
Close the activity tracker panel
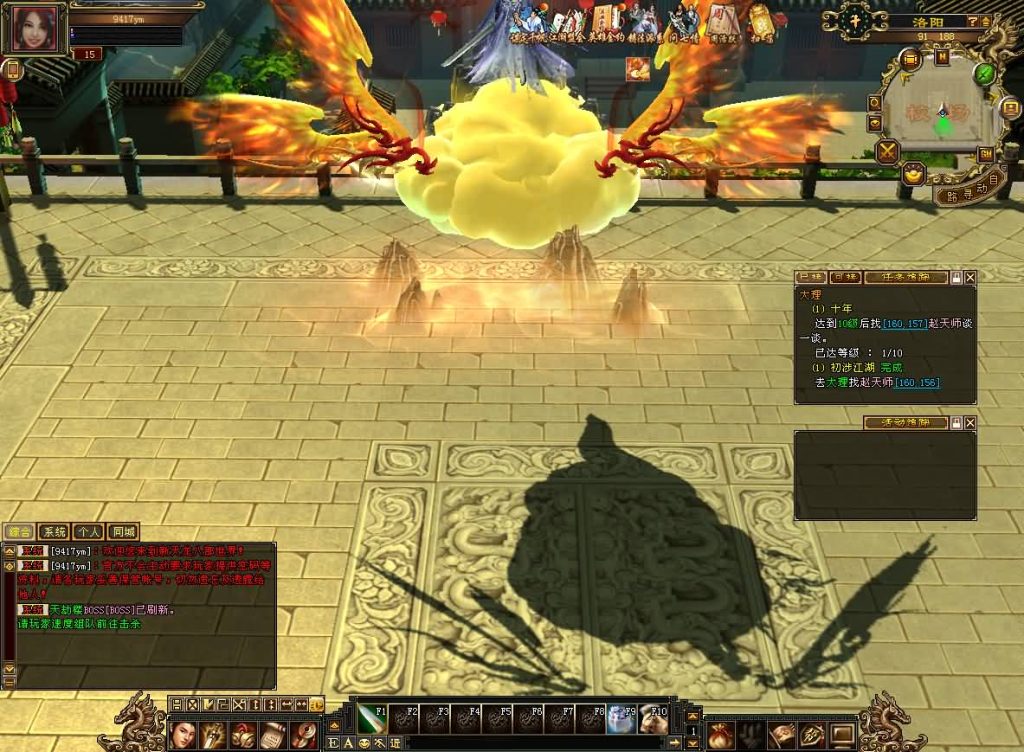[x=970, y=423]
